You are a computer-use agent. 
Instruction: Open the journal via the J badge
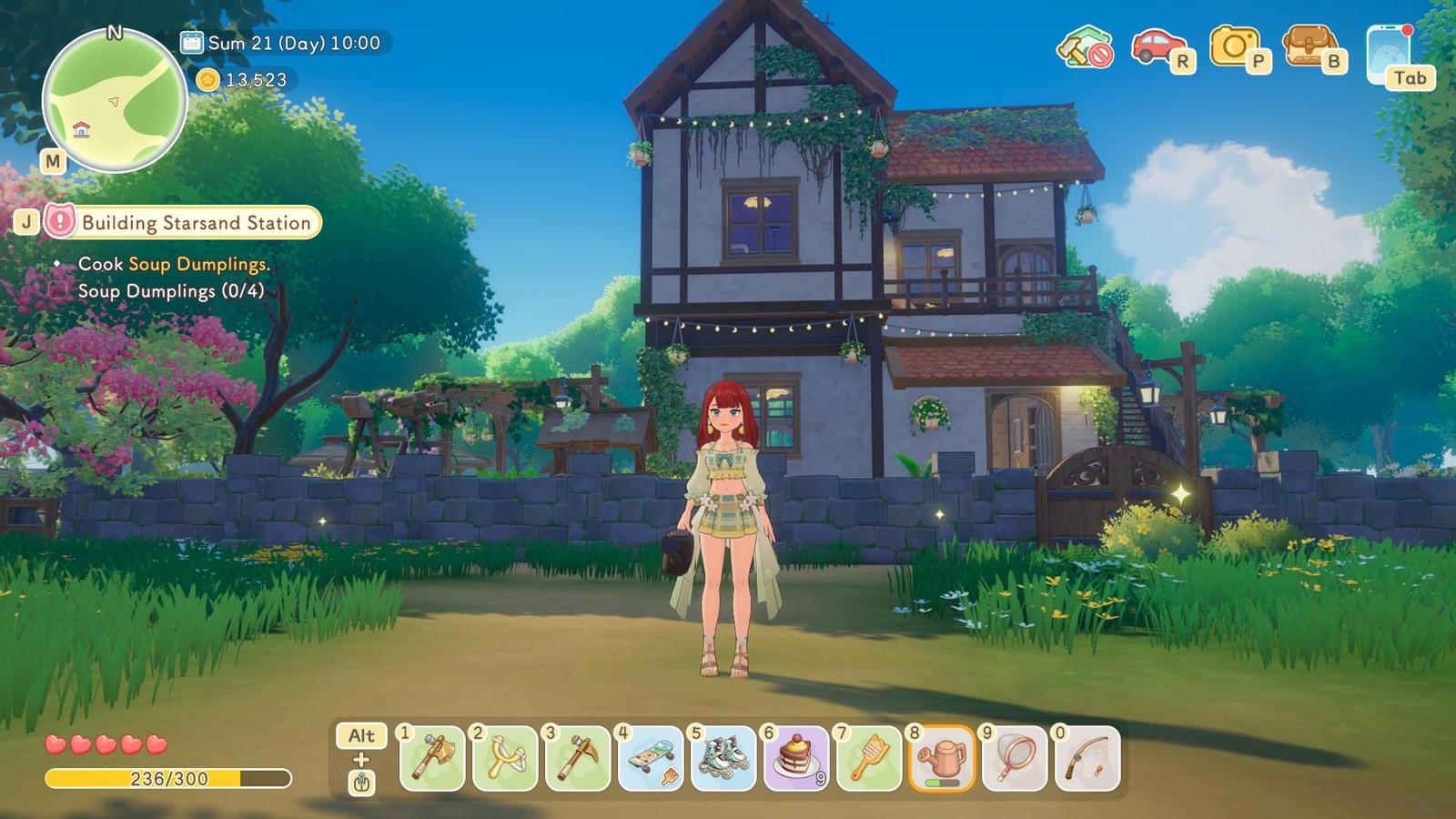coord(25,220)
